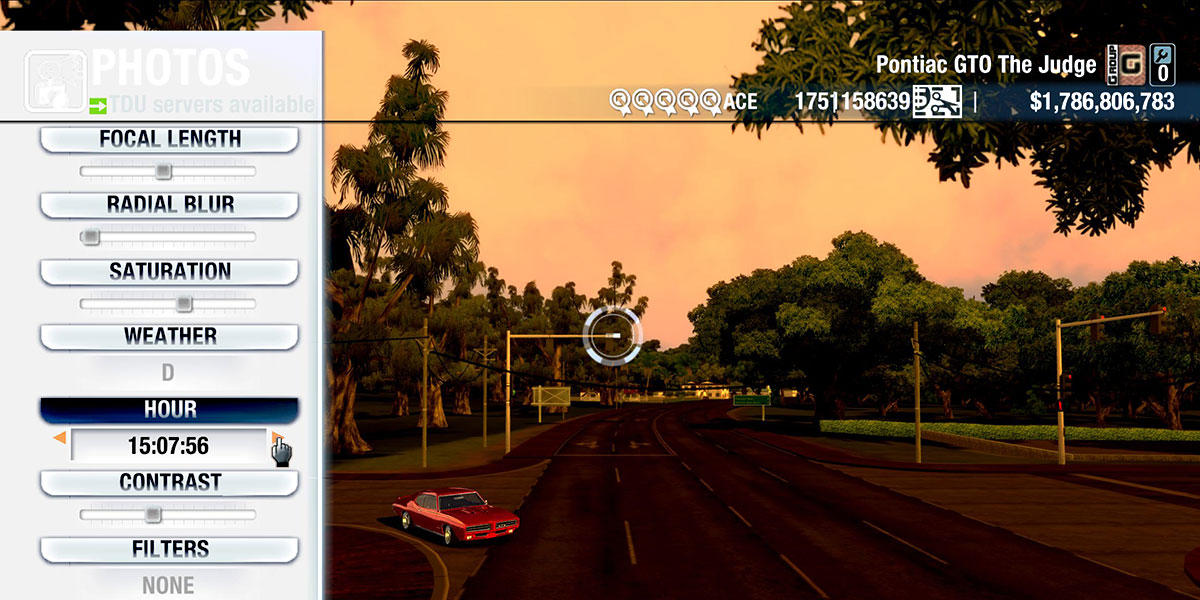Select the Contrast option
The width and height of the screenshot is (1200, 600).
pyautogui.click(x=169, y=482)
